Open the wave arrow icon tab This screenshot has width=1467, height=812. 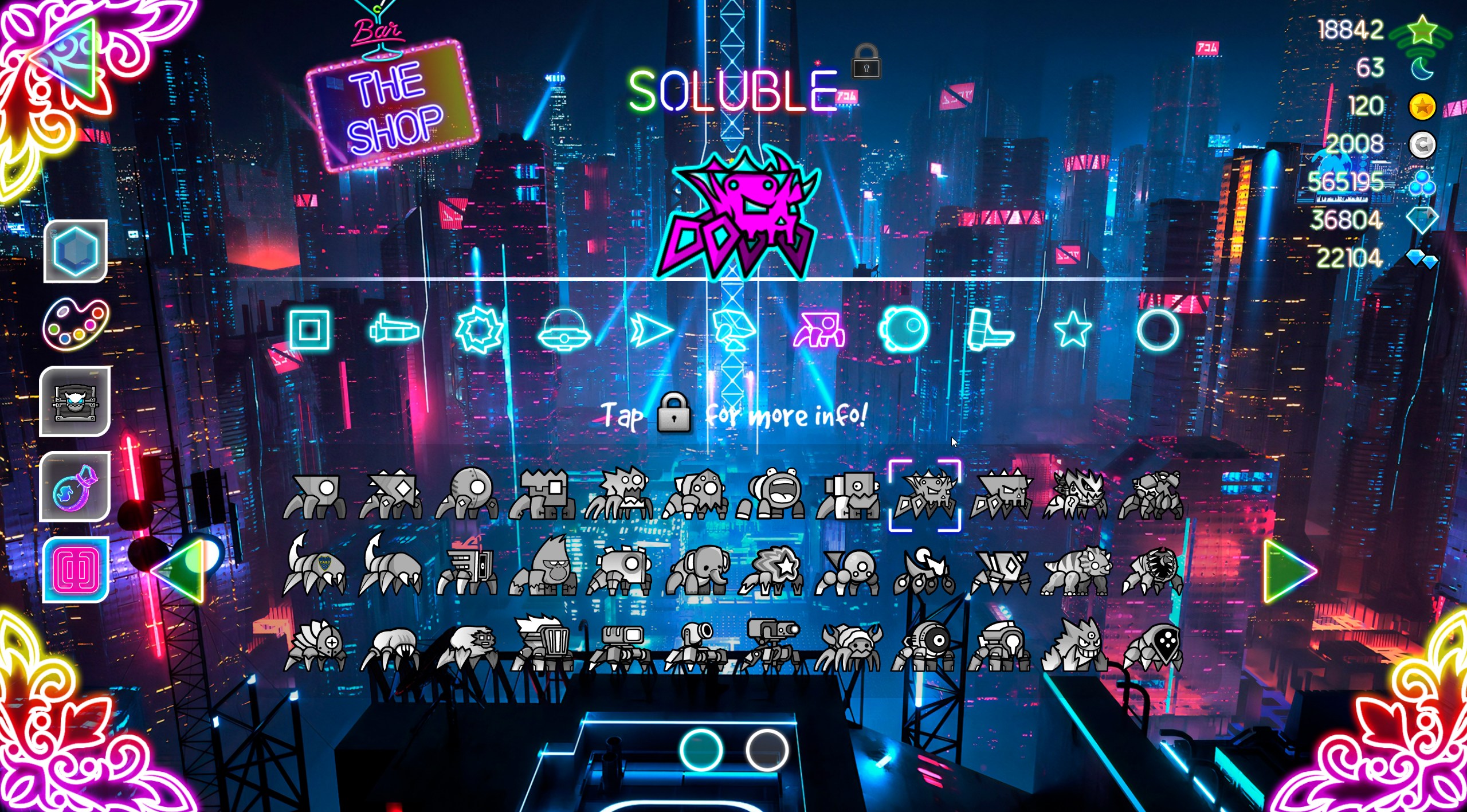(x=650, y=330)
